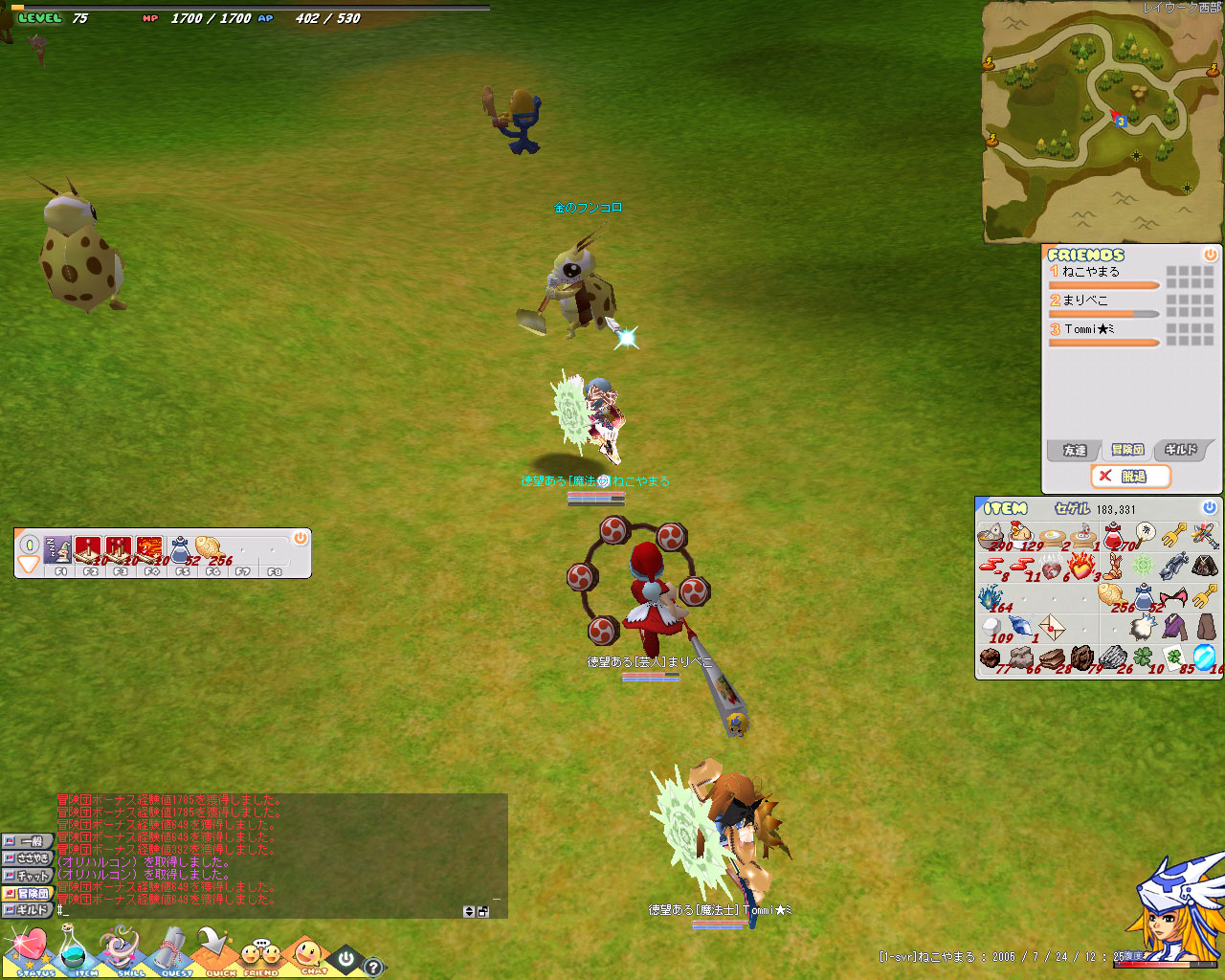The image size is (1225, 980).
Task: Switch to the ギルド chat tab
Action: pos(27,910)
